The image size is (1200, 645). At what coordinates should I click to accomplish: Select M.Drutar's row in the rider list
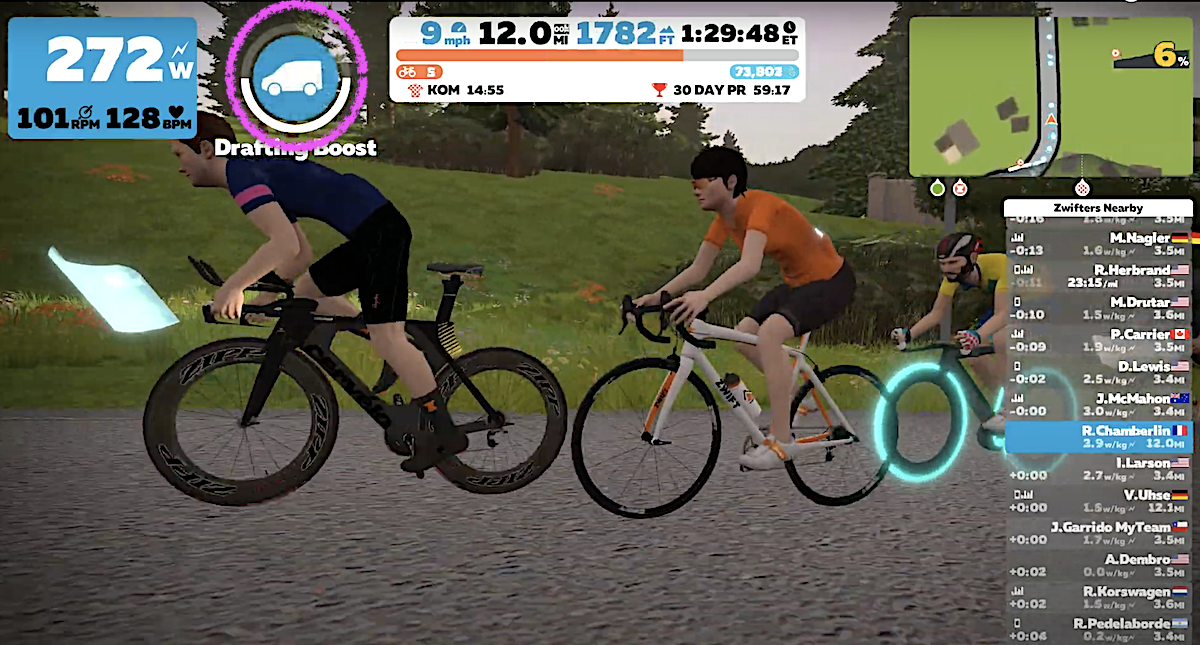(1099, 308)
